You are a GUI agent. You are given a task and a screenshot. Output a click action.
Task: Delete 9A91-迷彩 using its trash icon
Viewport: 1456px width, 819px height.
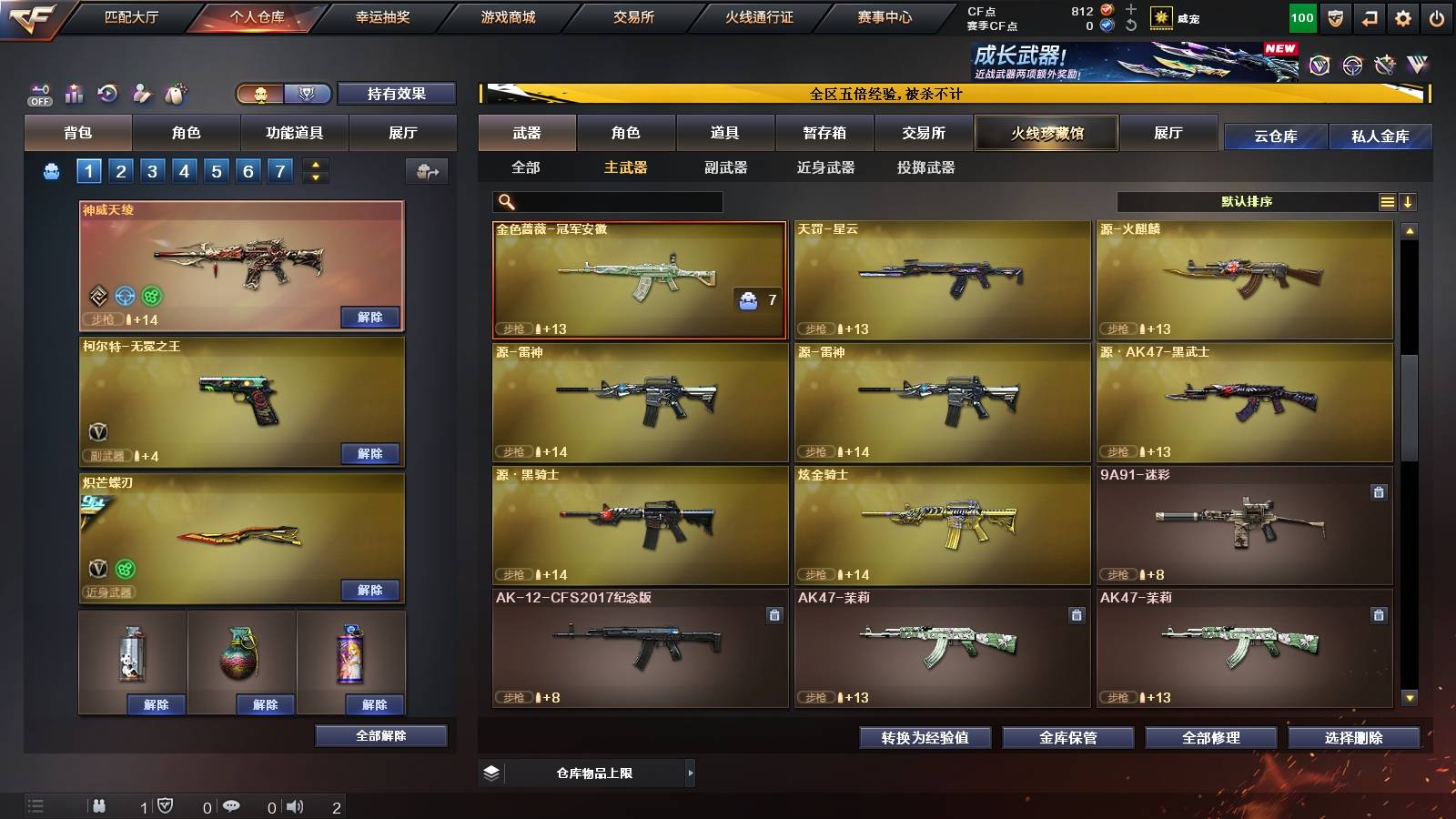1380,491
